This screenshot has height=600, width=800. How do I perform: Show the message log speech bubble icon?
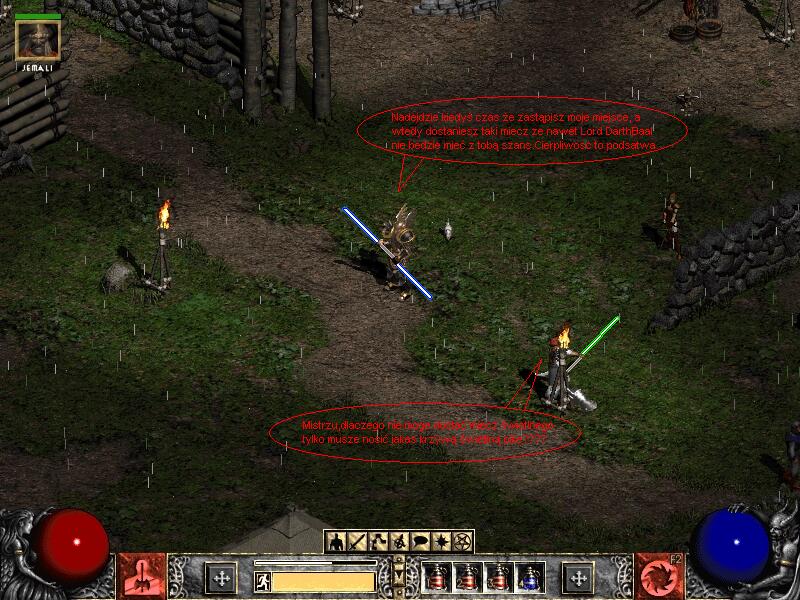tap(420, 541)
